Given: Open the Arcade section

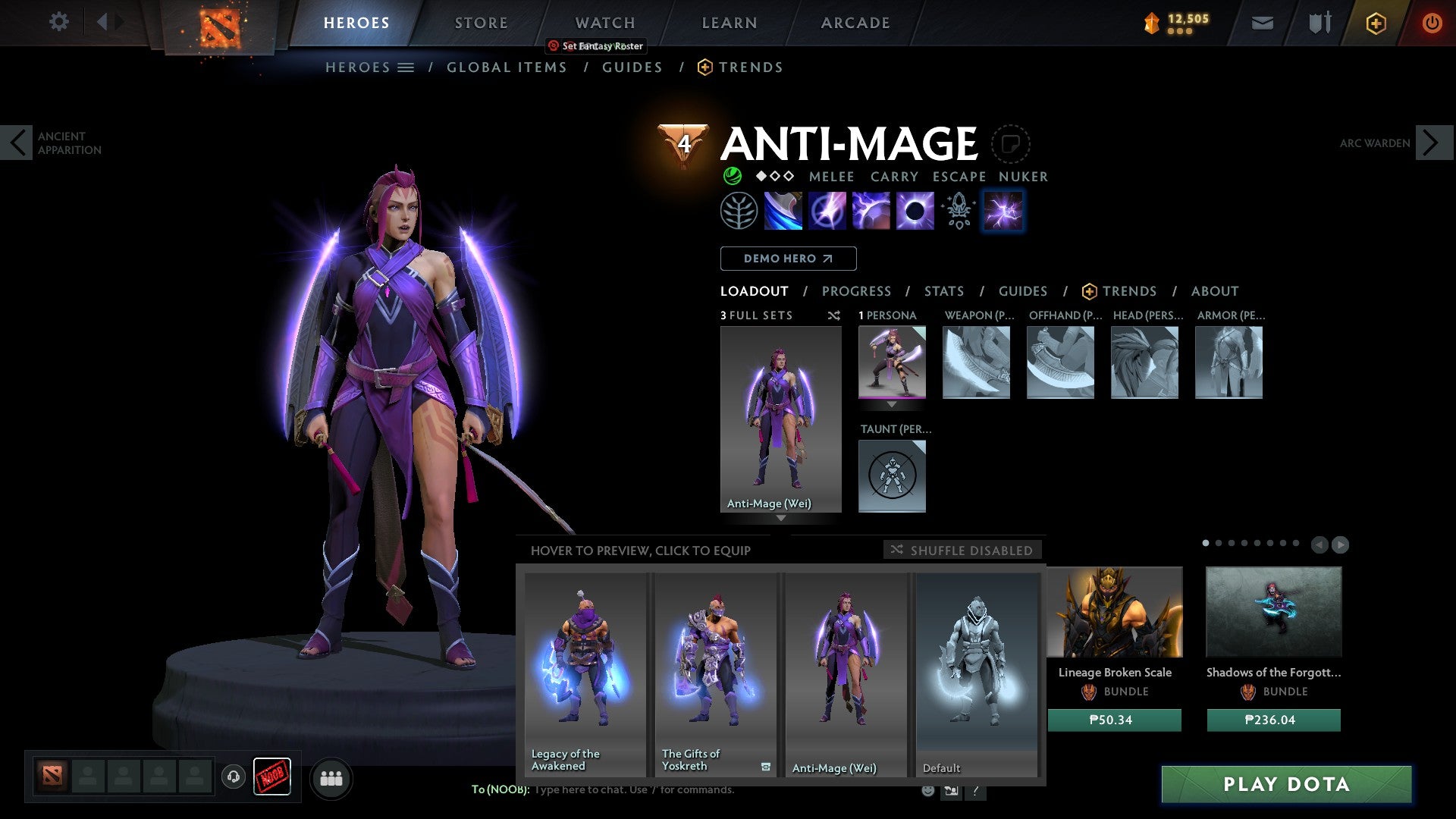Looking at the screenshot, I should (x=855, y=23).
